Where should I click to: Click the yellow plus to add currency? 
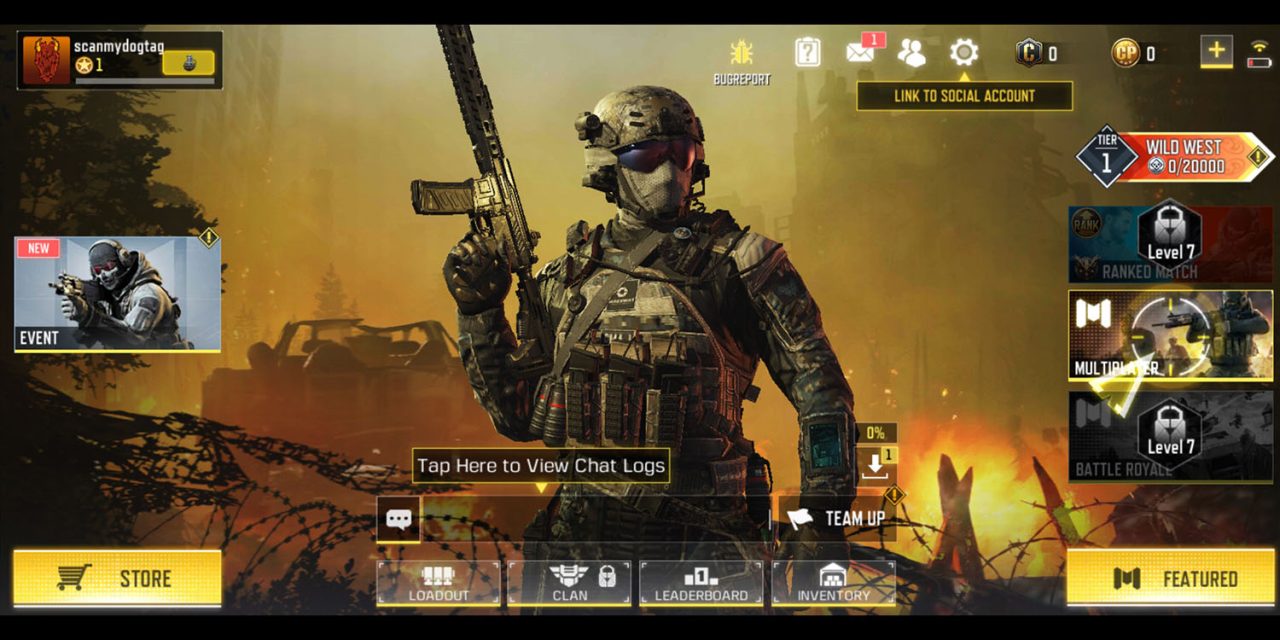click(1216, 51)
